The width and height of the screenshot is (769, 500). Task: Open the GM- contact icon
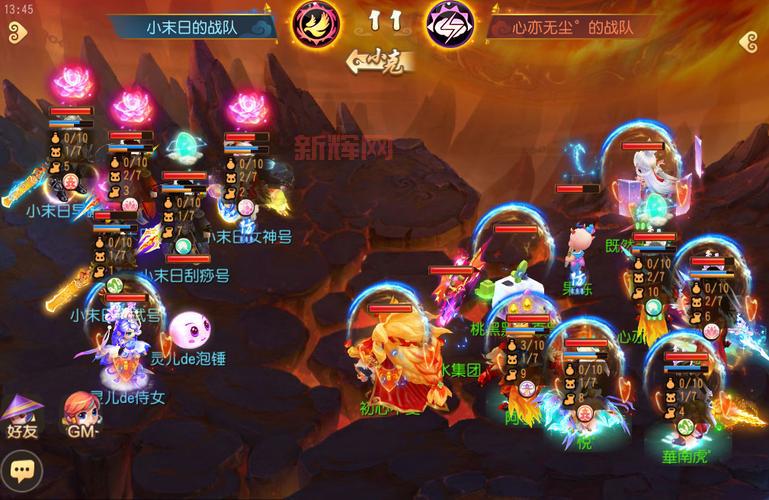[80, 413]
